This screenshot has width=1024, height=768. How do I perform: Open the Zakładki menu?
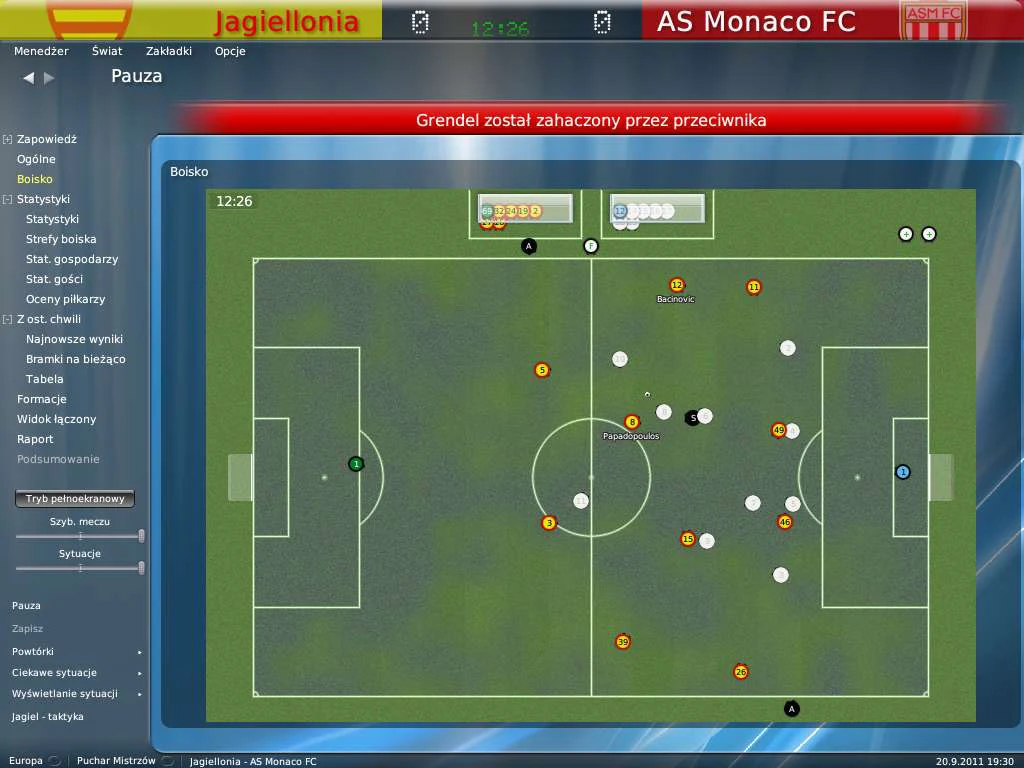tap(168, 51)
